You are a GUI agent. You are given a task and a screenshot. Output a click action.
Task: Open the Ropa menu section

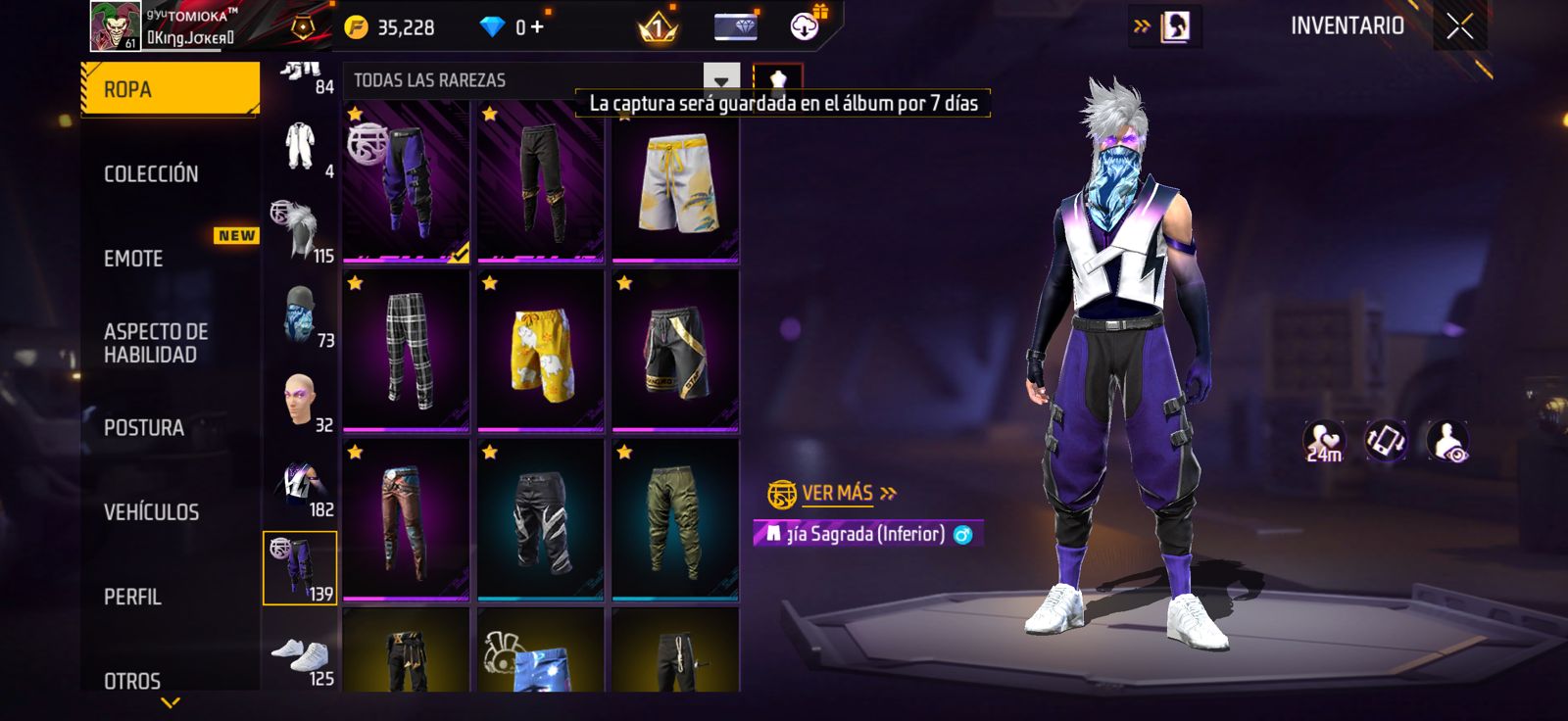(170, 89)
